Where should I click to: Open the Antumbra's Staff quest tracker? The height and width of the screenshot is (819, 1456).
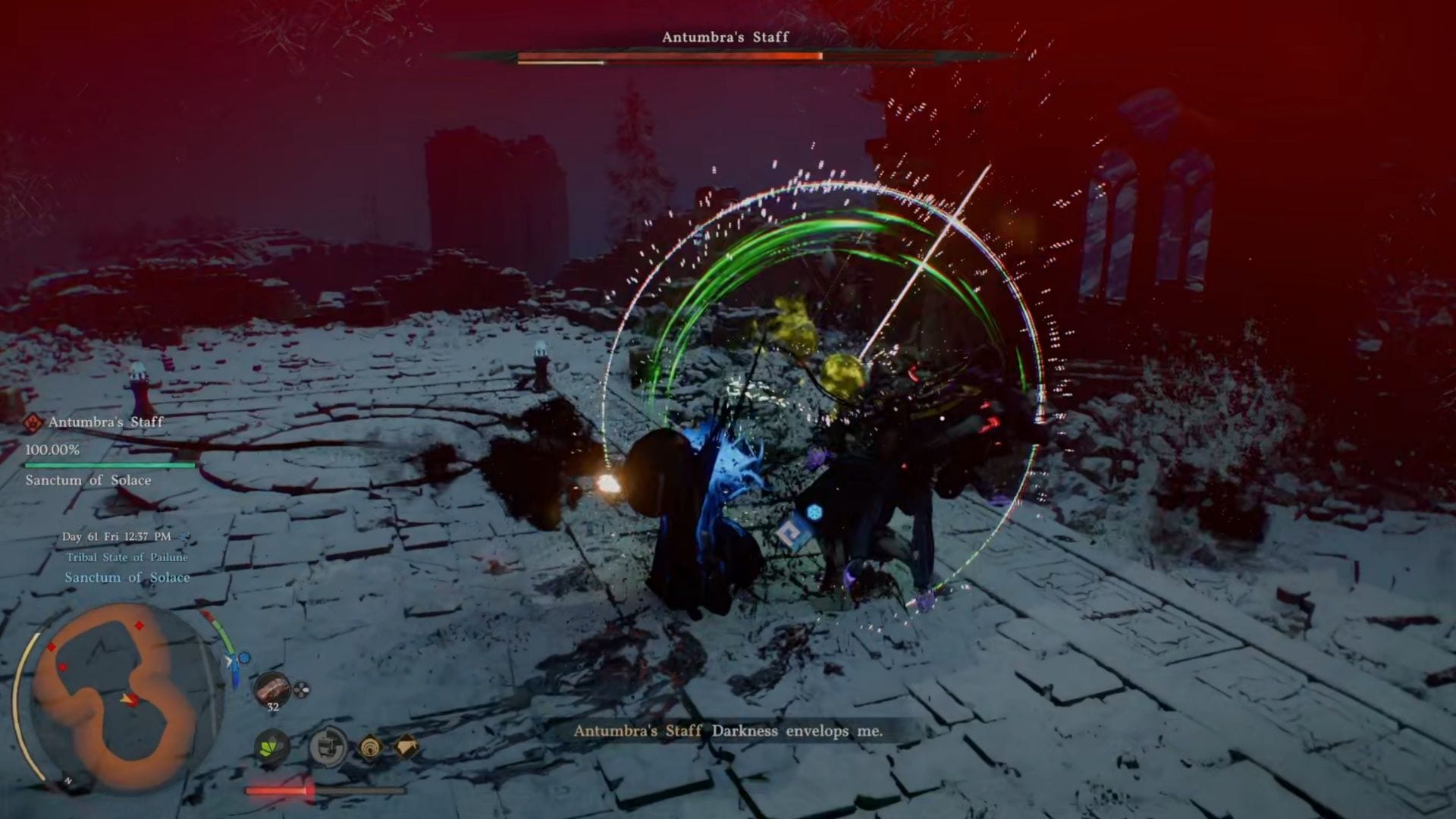click(105, 422)
